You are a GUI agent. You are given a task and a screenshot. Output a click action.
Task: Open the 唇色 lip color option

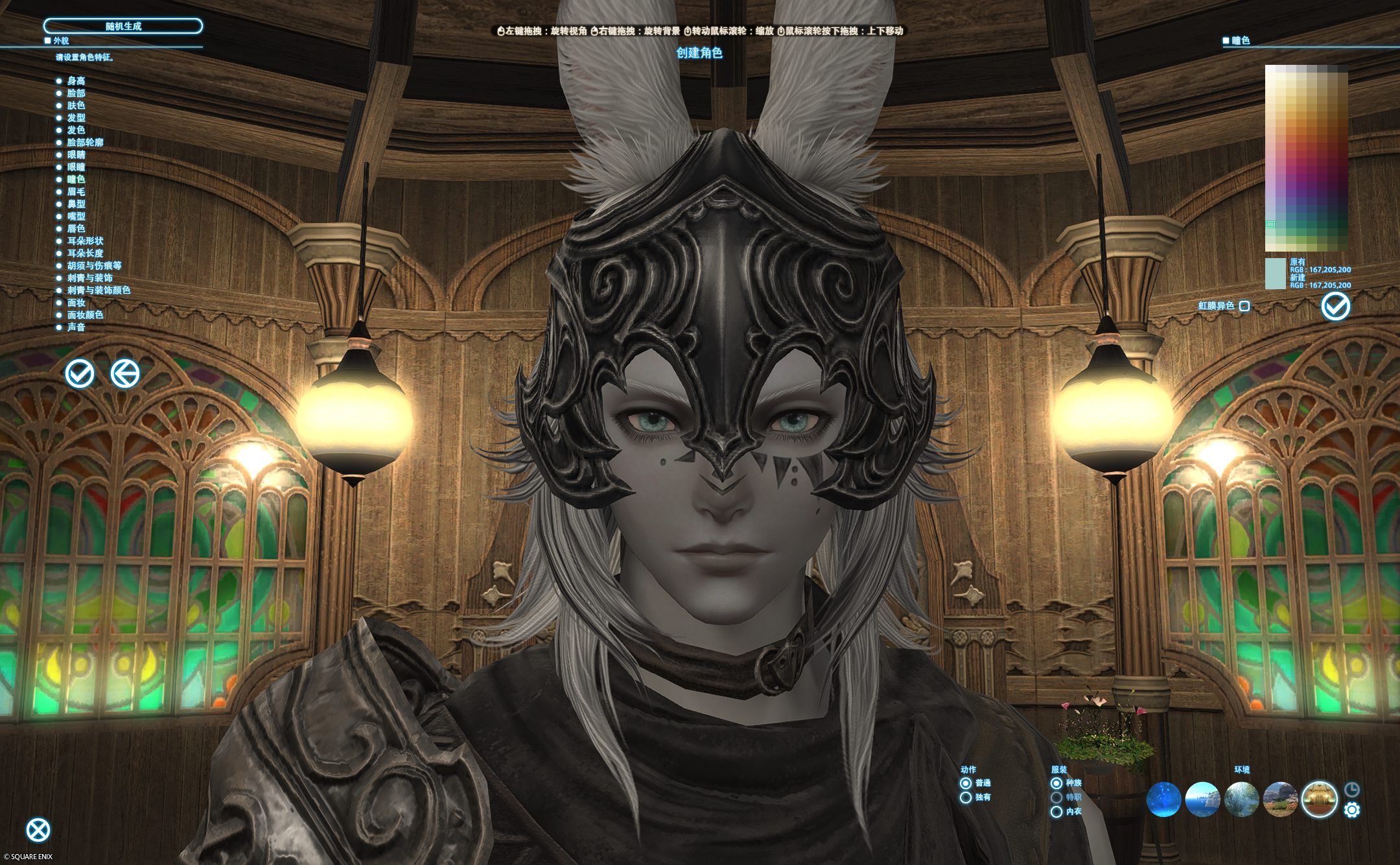click(76, 229)
